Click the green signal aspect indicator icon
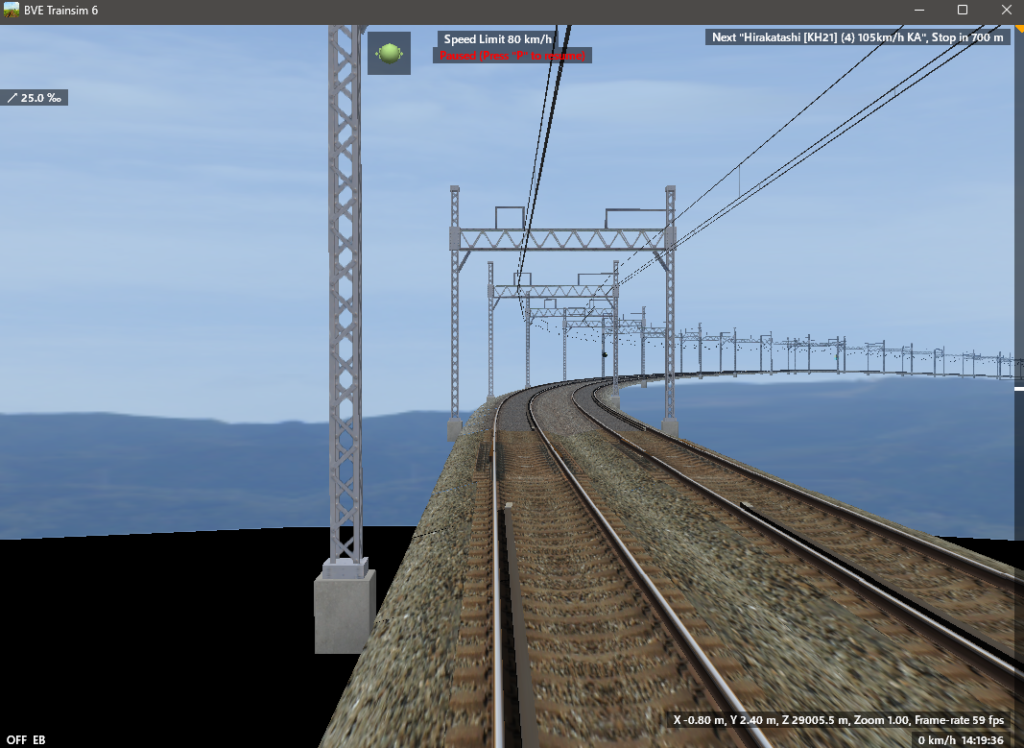1024x748 pixels. 389,53
